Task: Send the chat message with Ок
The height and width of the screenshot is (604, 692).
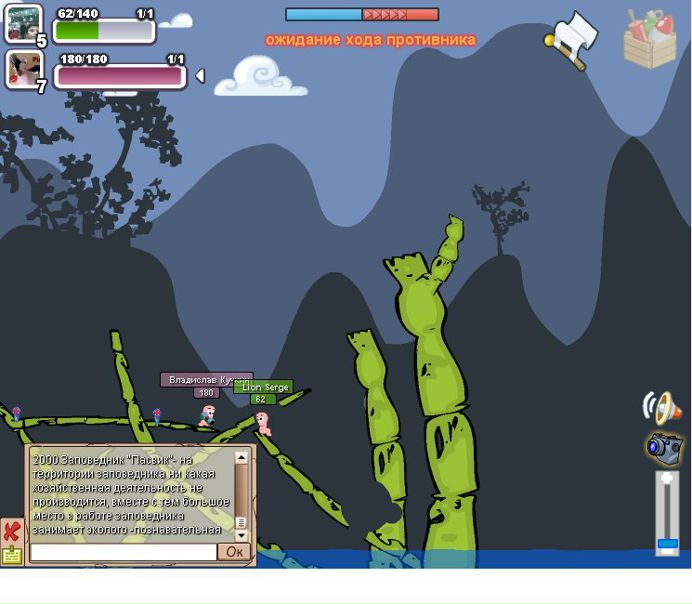Action: coord(234,552)
